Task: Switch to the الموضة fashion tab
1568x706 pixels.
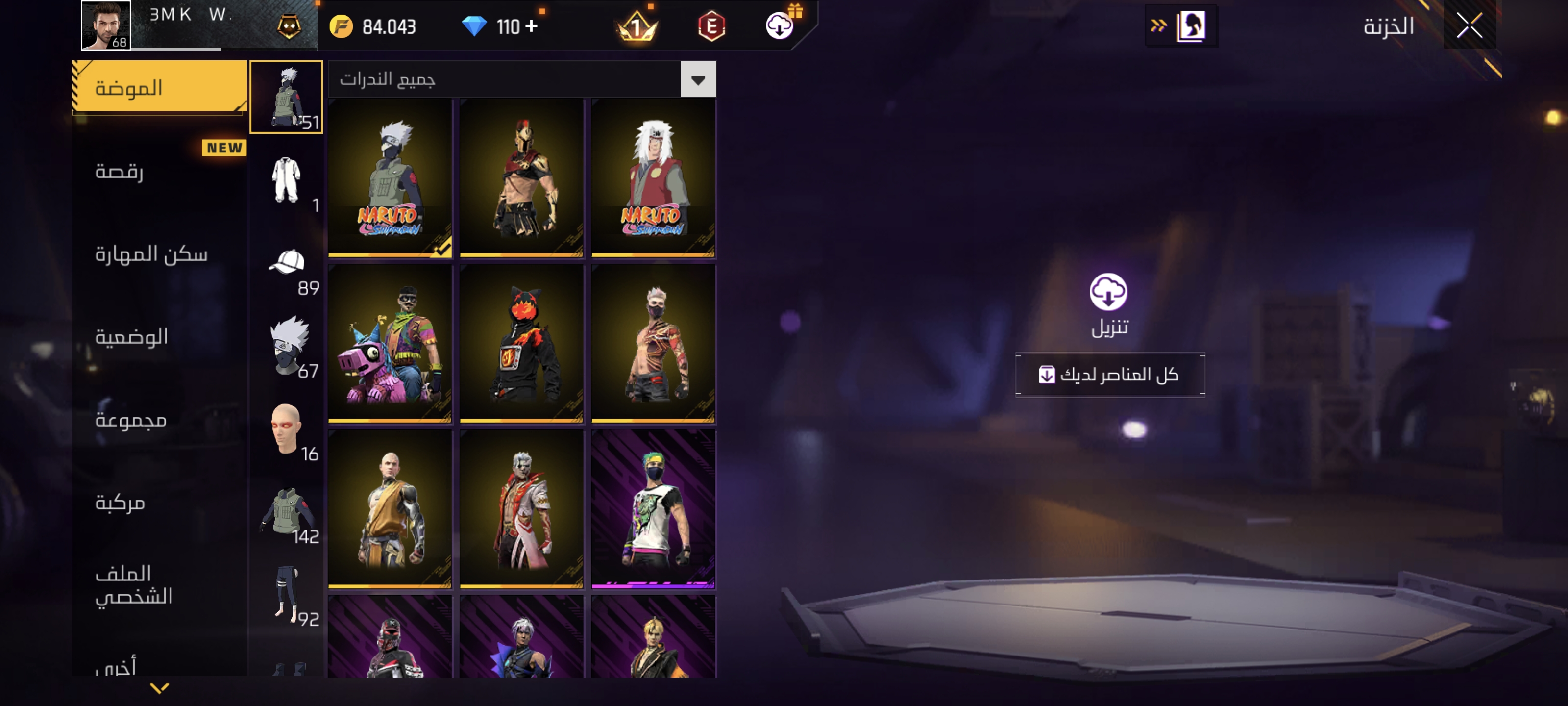Action: [x=158, y=87]
